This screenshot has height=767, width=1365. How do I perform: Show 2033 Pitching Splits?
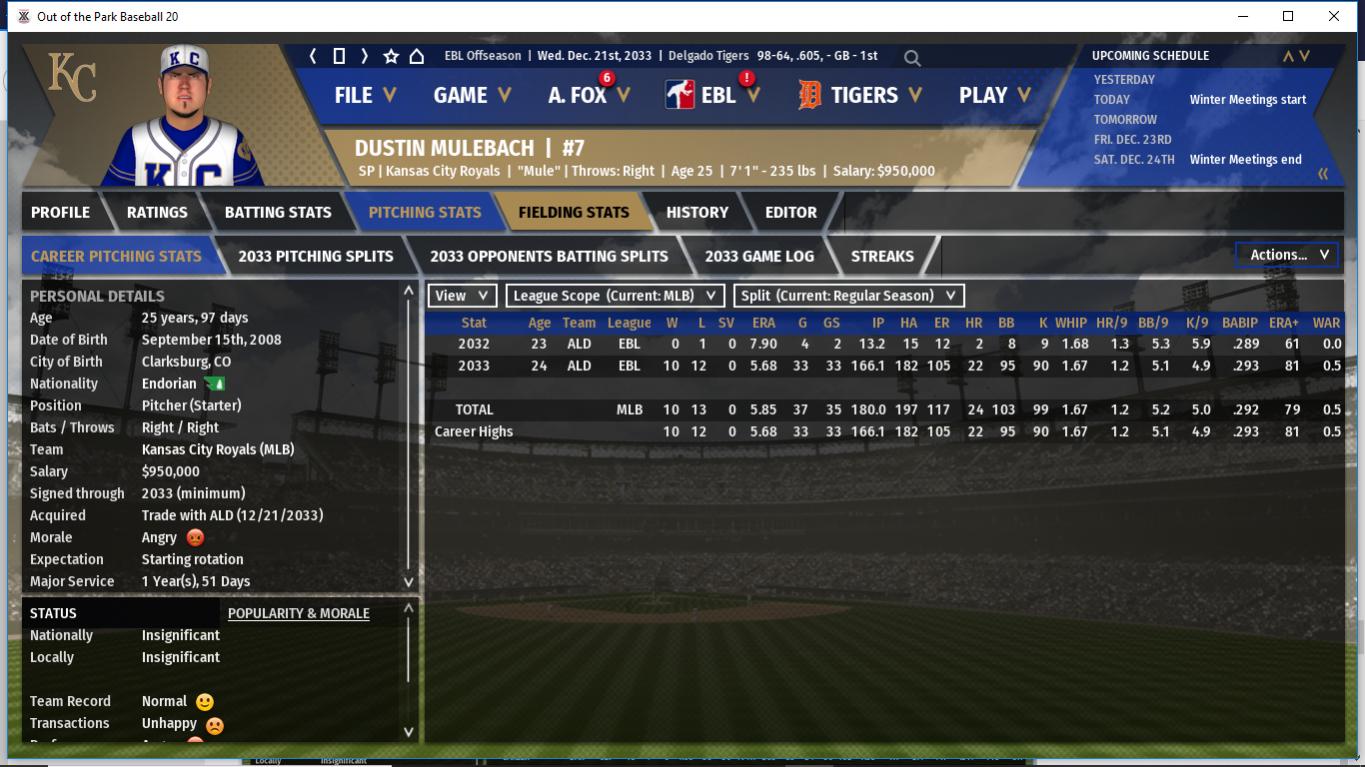point(316,256)
